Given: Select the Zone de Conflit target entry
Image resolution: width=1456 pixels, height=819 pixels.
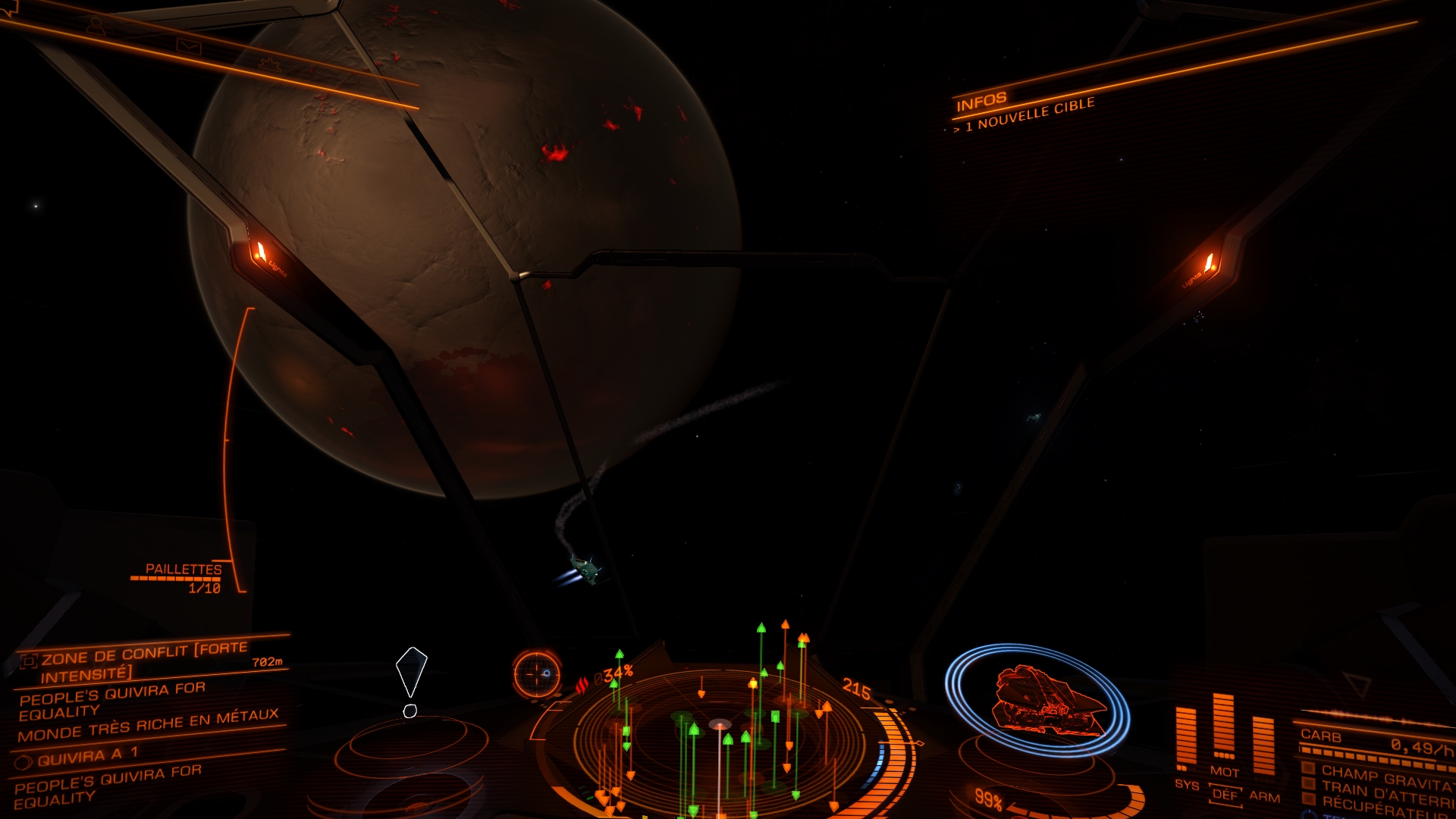Looking at the screenshot, I should (x=144, y=661).
